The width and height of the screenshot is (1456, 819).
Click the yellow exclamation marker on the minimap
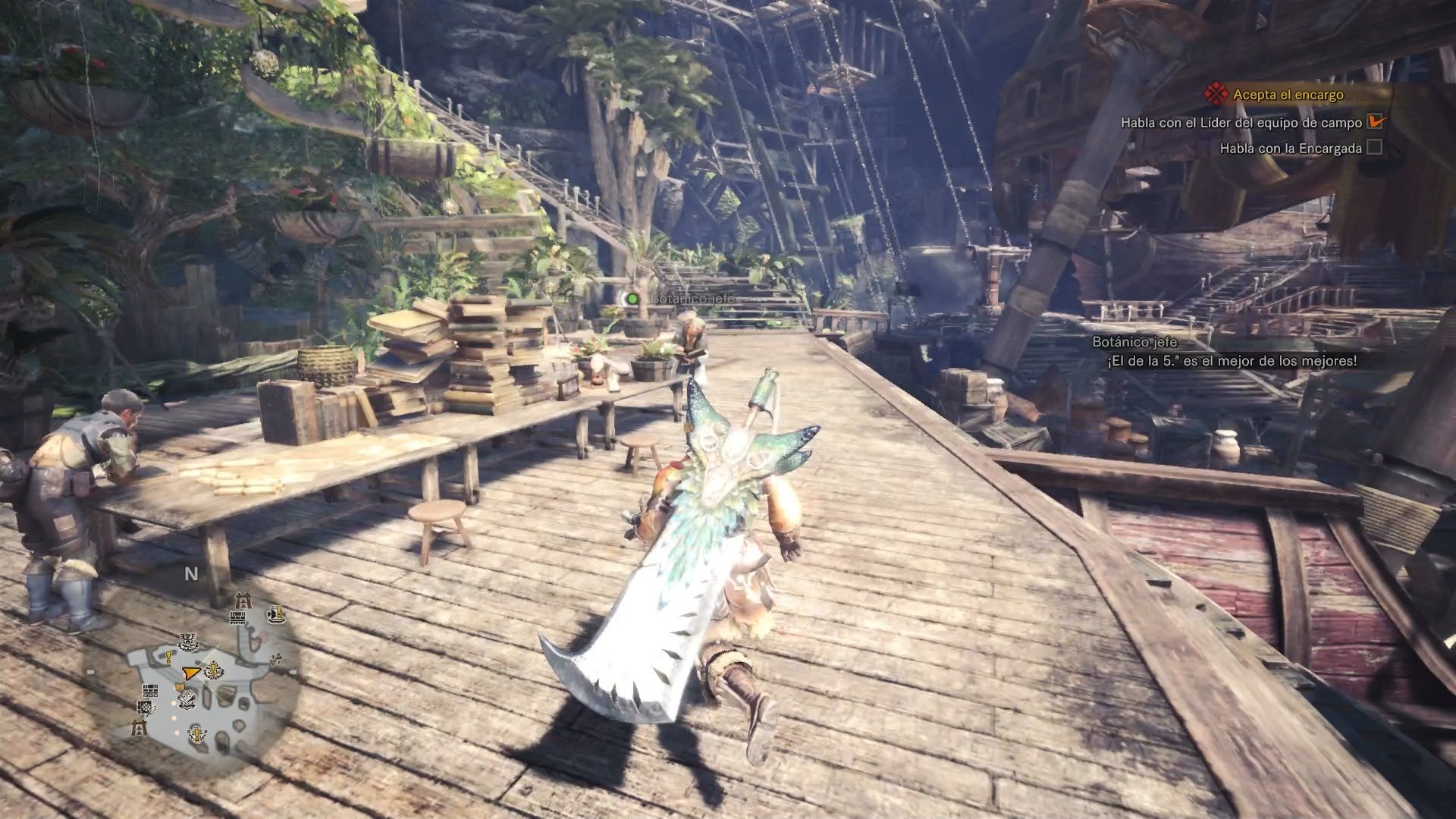168,657
